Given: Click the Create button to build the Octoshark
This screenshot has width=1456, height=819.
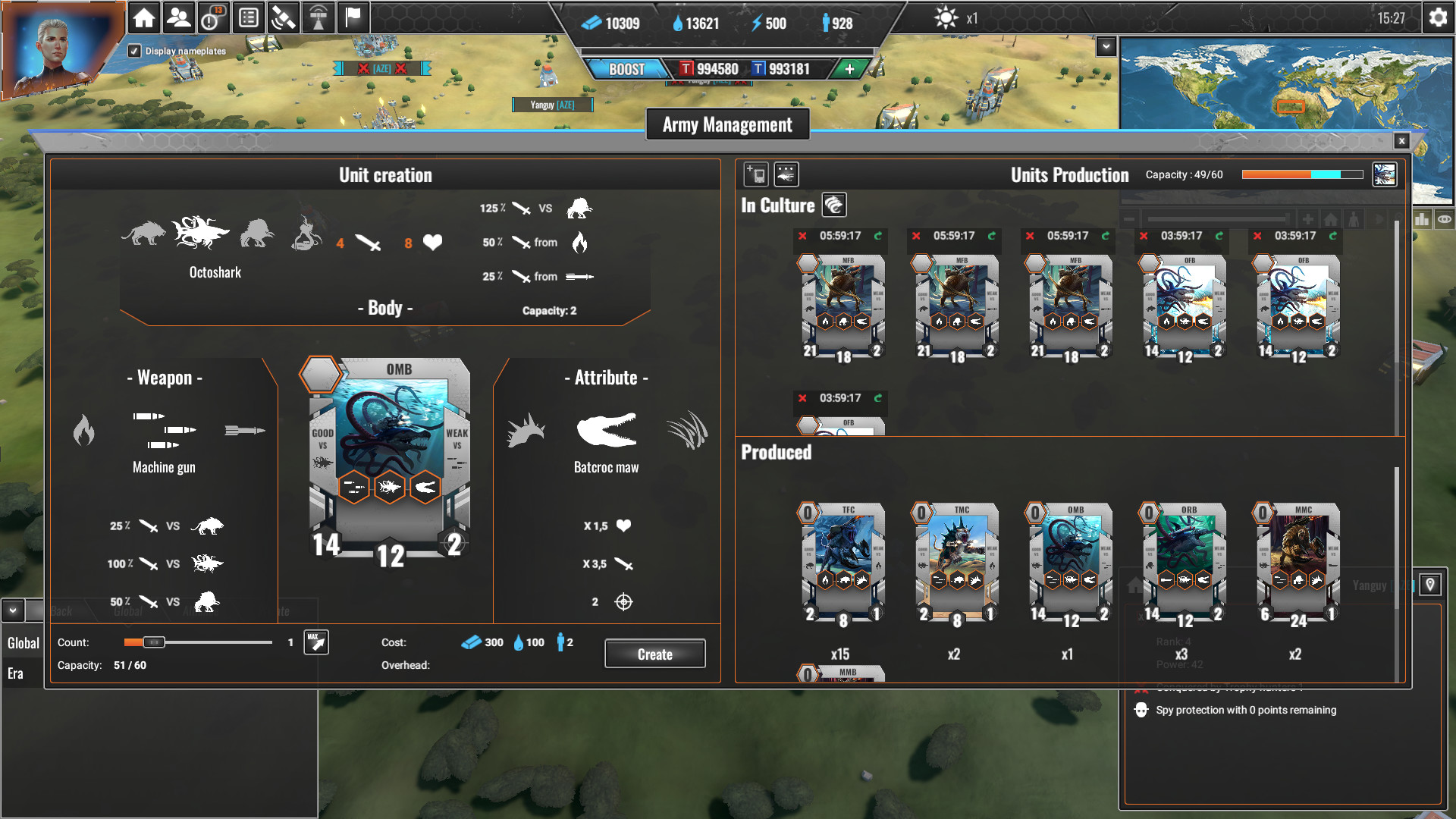Looking at the screenshot, I should 654,653.
